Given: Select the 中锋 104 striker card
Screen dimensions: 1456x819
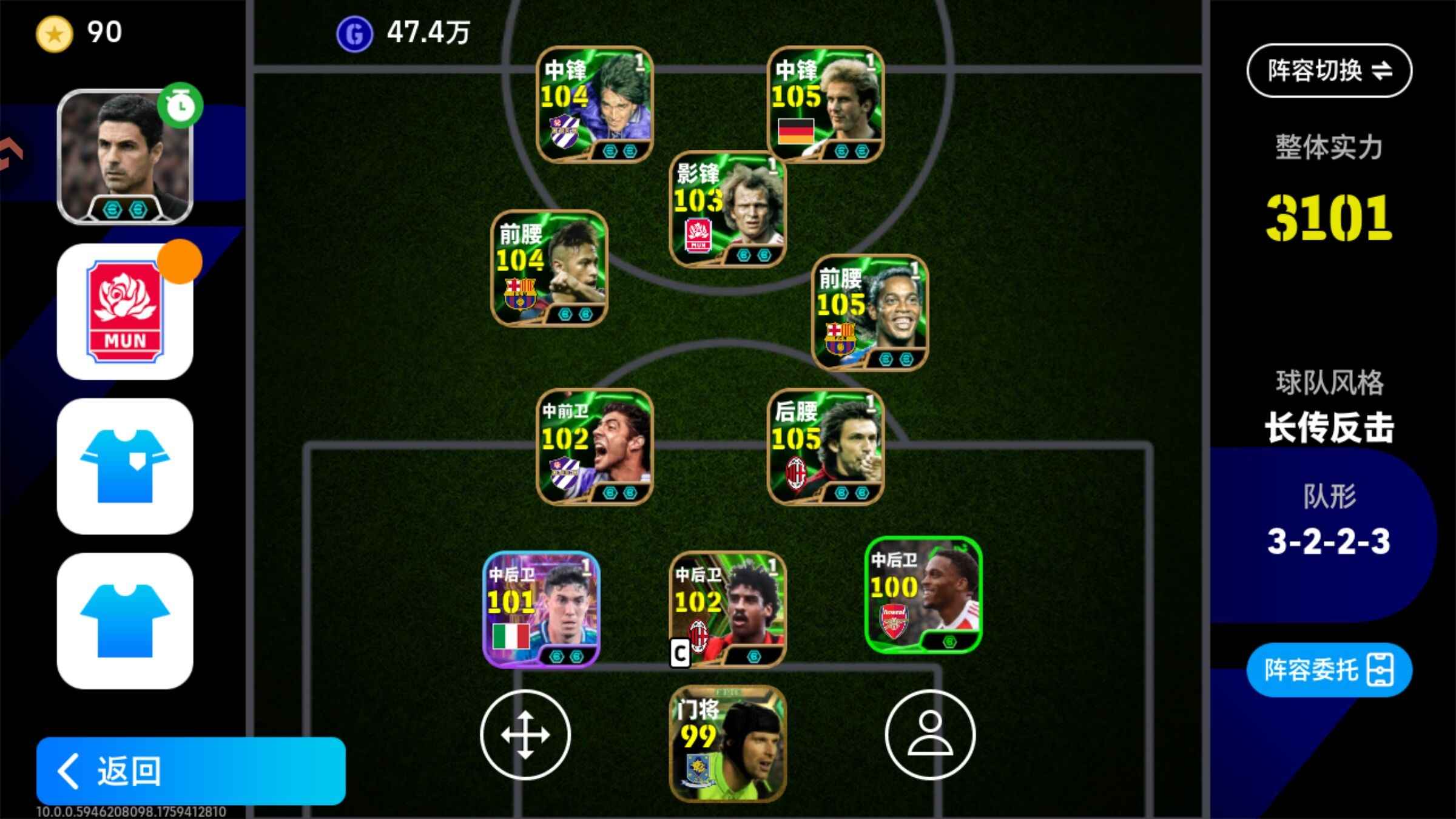Looking at the screenshot, I should tap(595, 104).
